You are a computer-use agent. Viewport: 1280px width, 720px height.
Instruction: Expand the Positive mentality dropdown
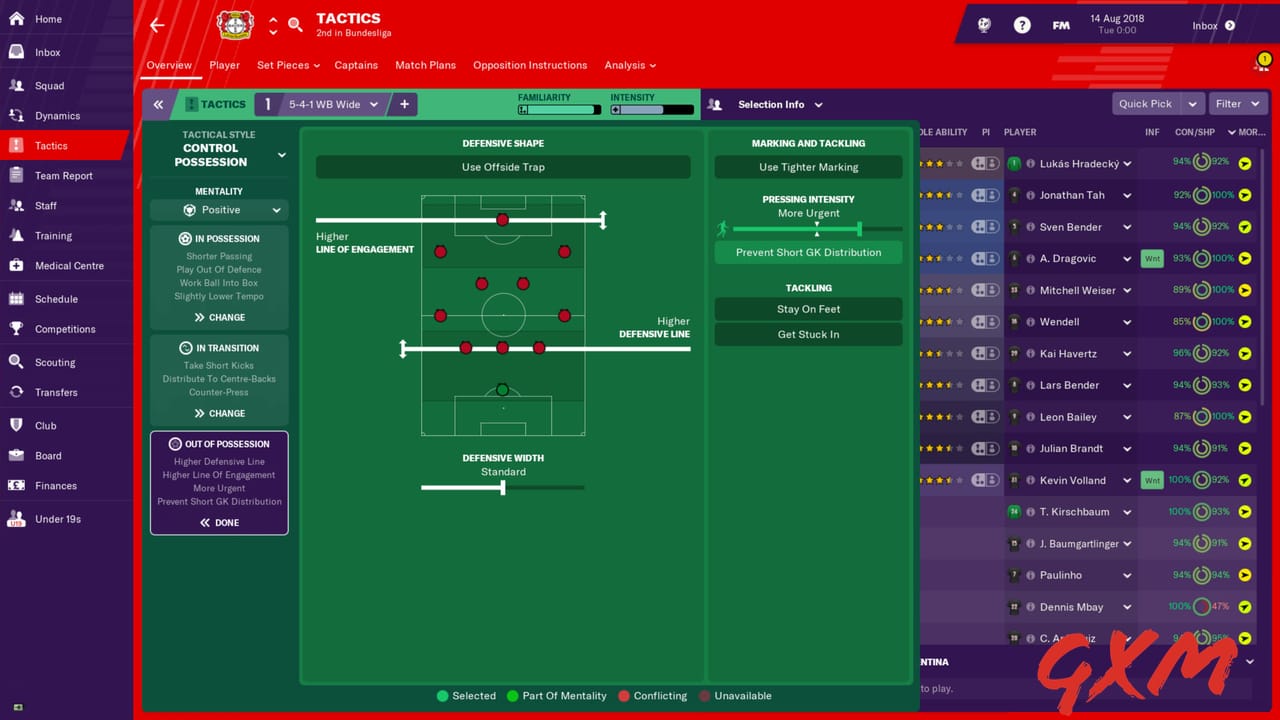[219, 209]
